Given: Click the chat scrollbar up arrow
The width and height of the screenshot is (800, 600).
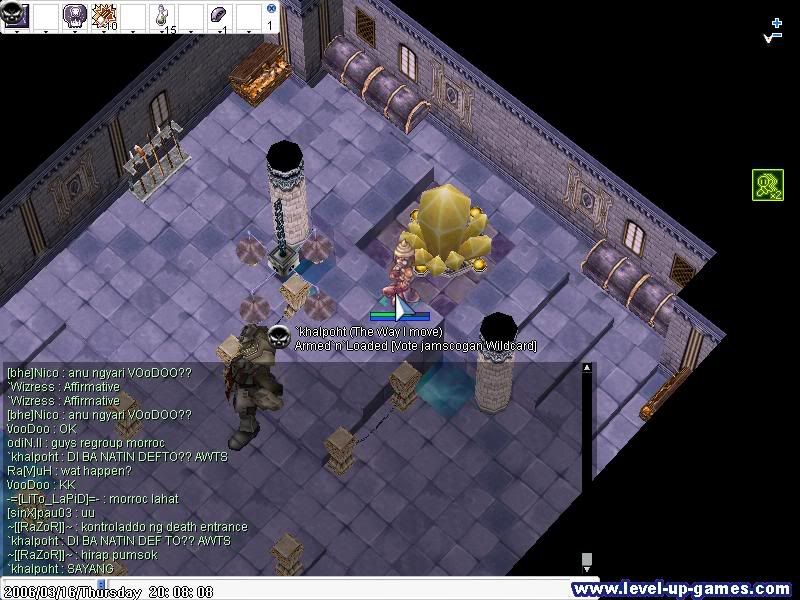Looking at the screenshot, I should (x=587, y=369).
